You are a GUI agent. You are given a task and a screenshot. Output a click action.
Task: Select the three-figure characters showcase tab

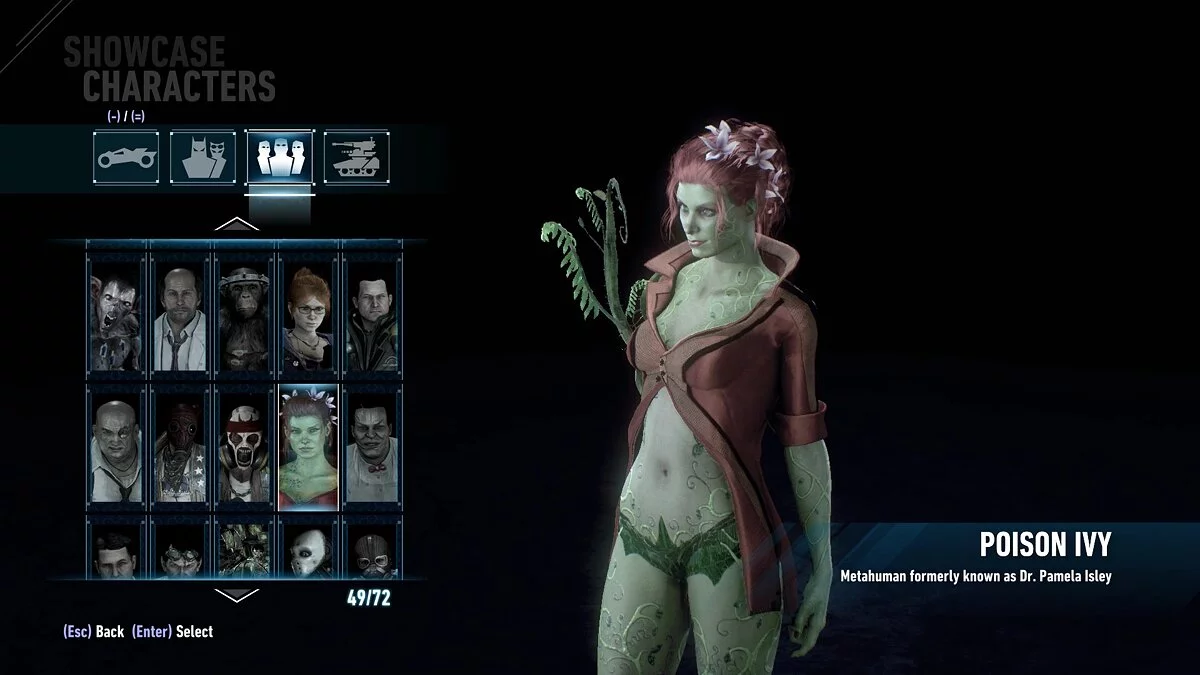tap(279, 156)
